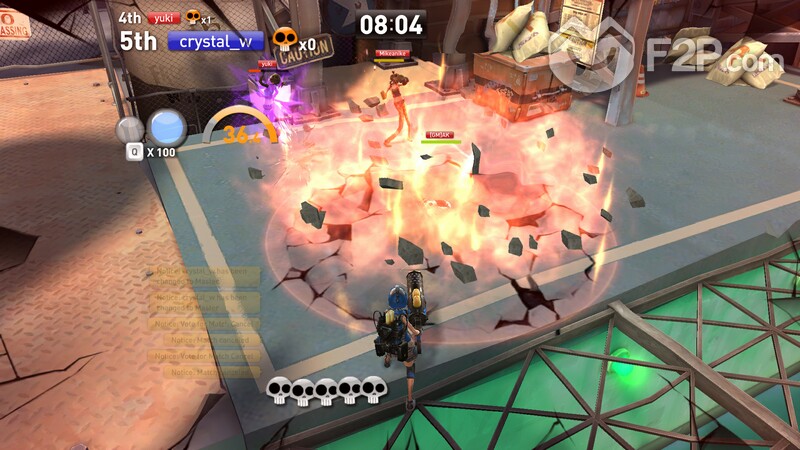Select the yuki player tag in rankings
Viewport: 800px width, 450px height.
coord(163,18)
